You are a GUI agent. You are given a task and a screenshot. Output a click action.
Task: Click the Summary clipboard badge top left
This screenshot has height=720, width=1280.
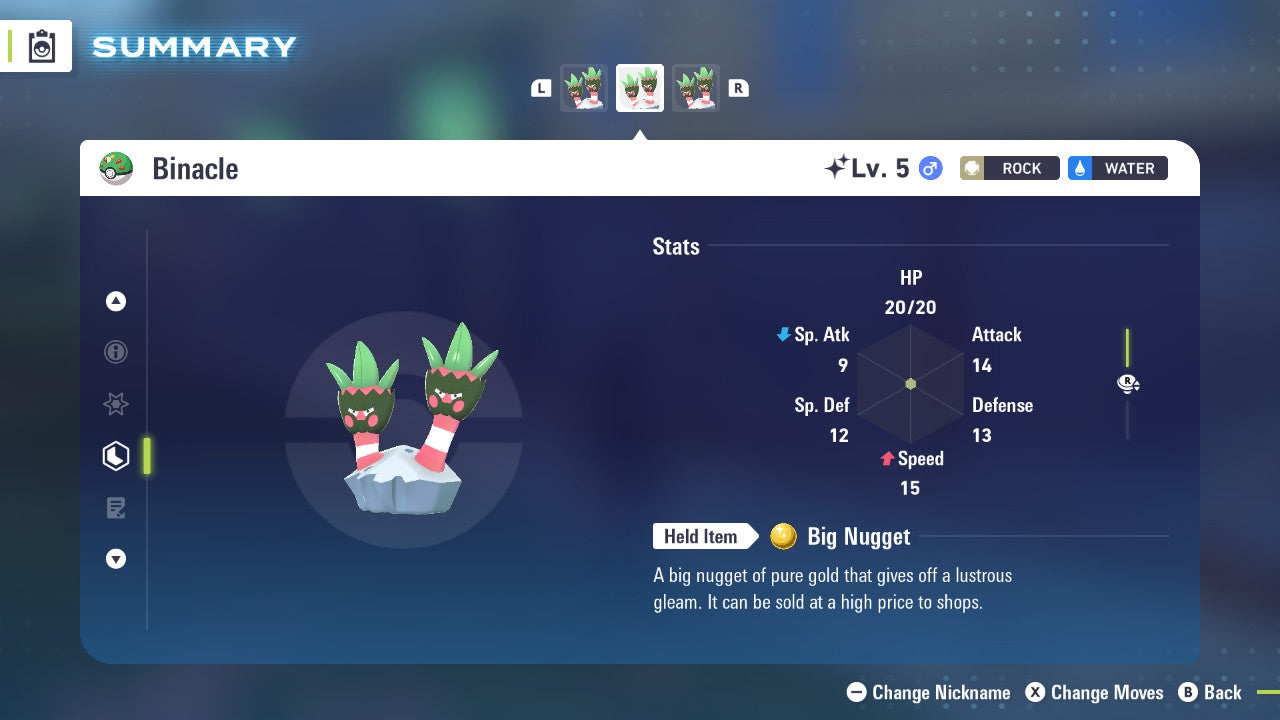[x=43, y=46]
